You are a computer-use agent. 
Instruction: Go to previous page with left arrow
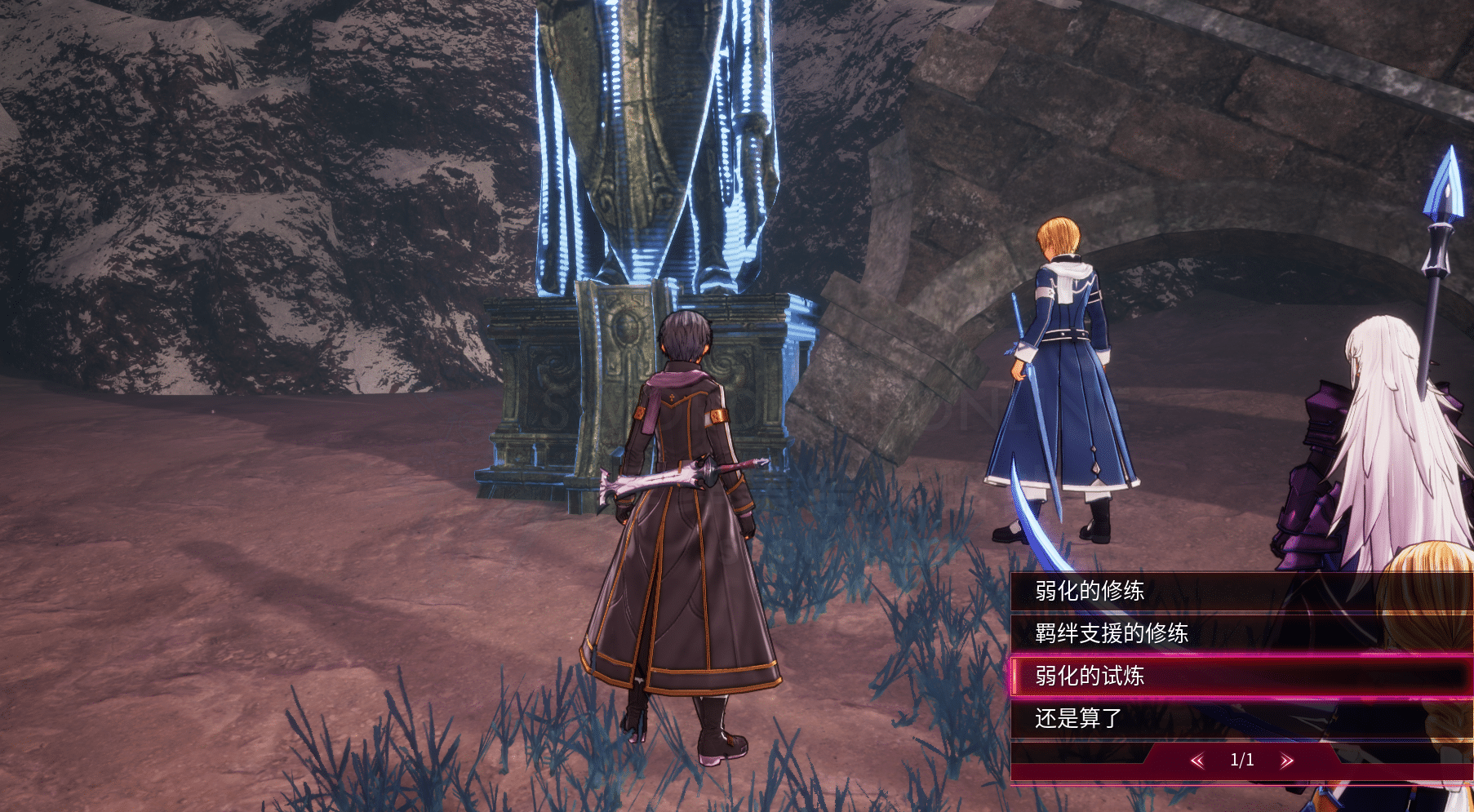[1197, 761]
